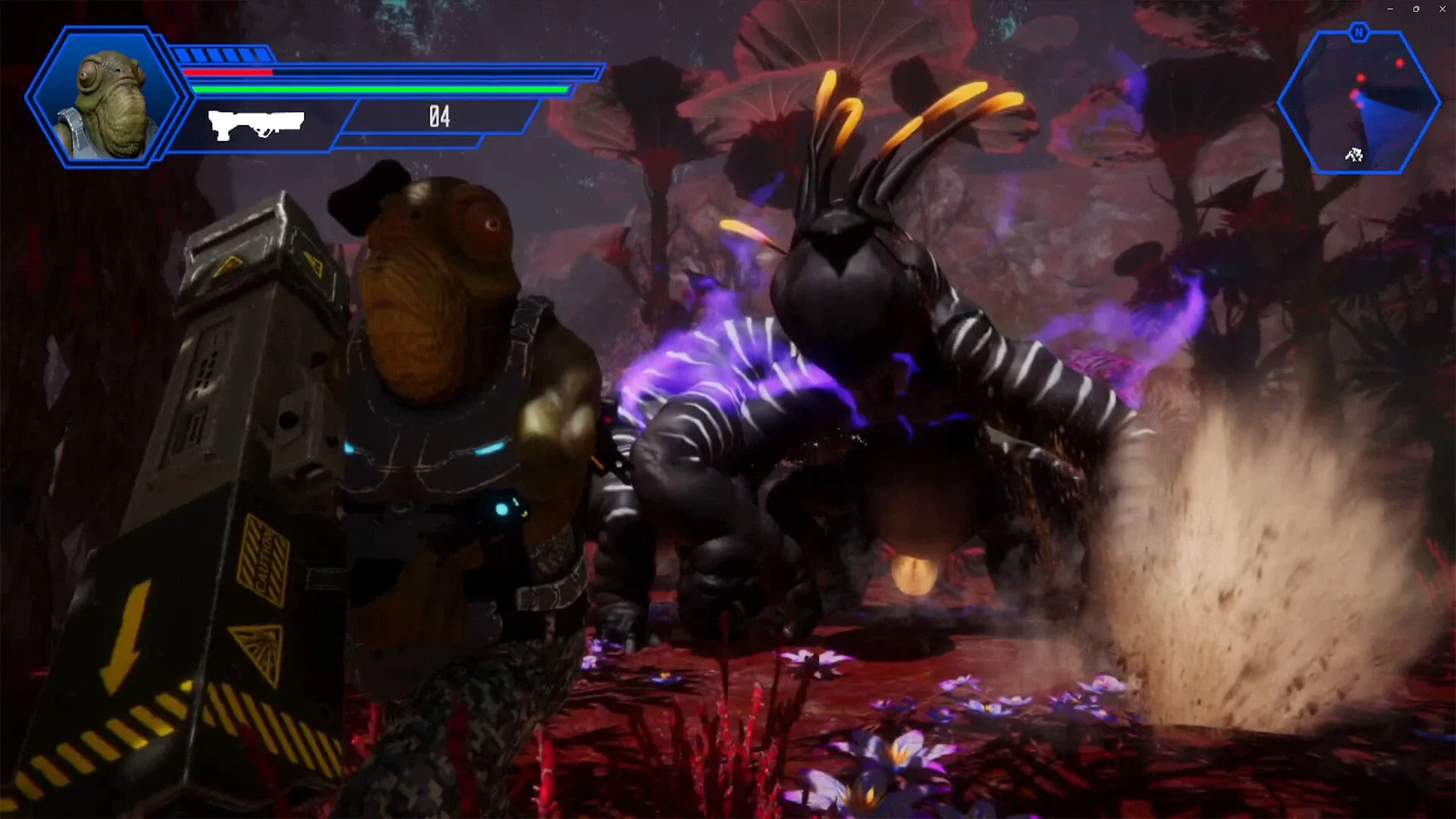Click the minimap north compass marker

point(1358,33)
